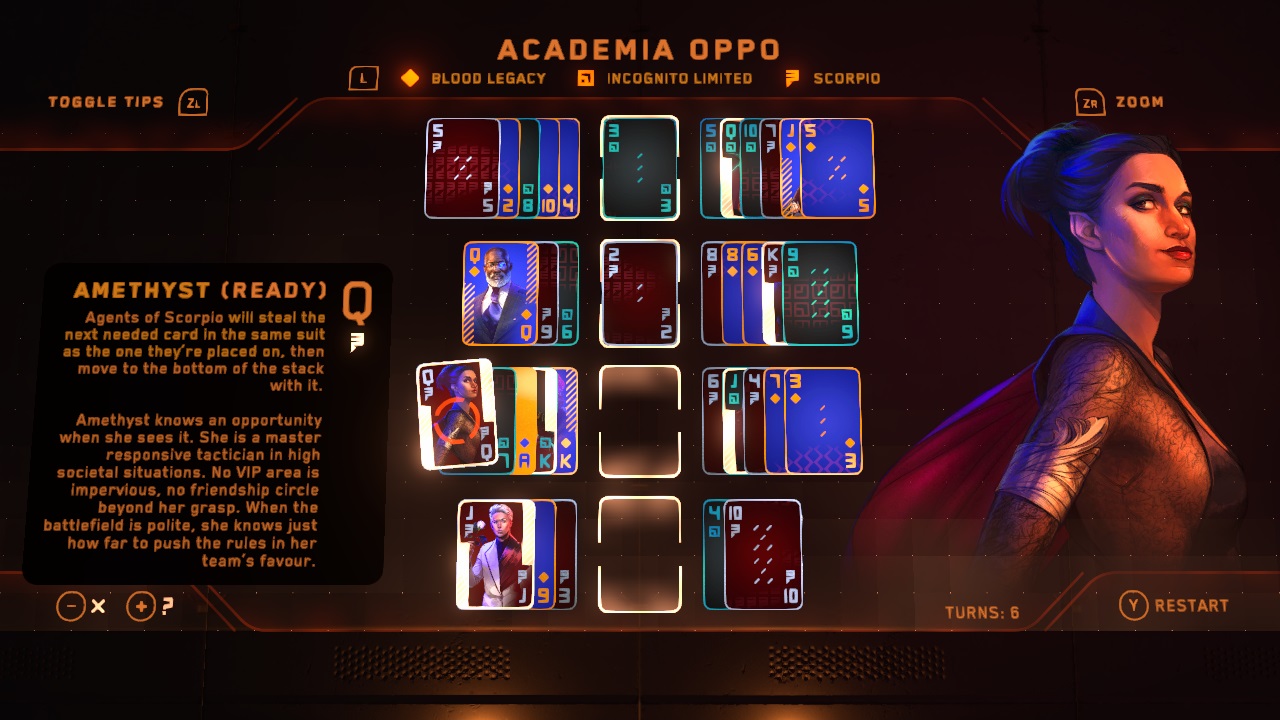Click the empty card slot in the center column
Image resolution: width=1280 pixels, height=720 pixels.
(639, 420)
